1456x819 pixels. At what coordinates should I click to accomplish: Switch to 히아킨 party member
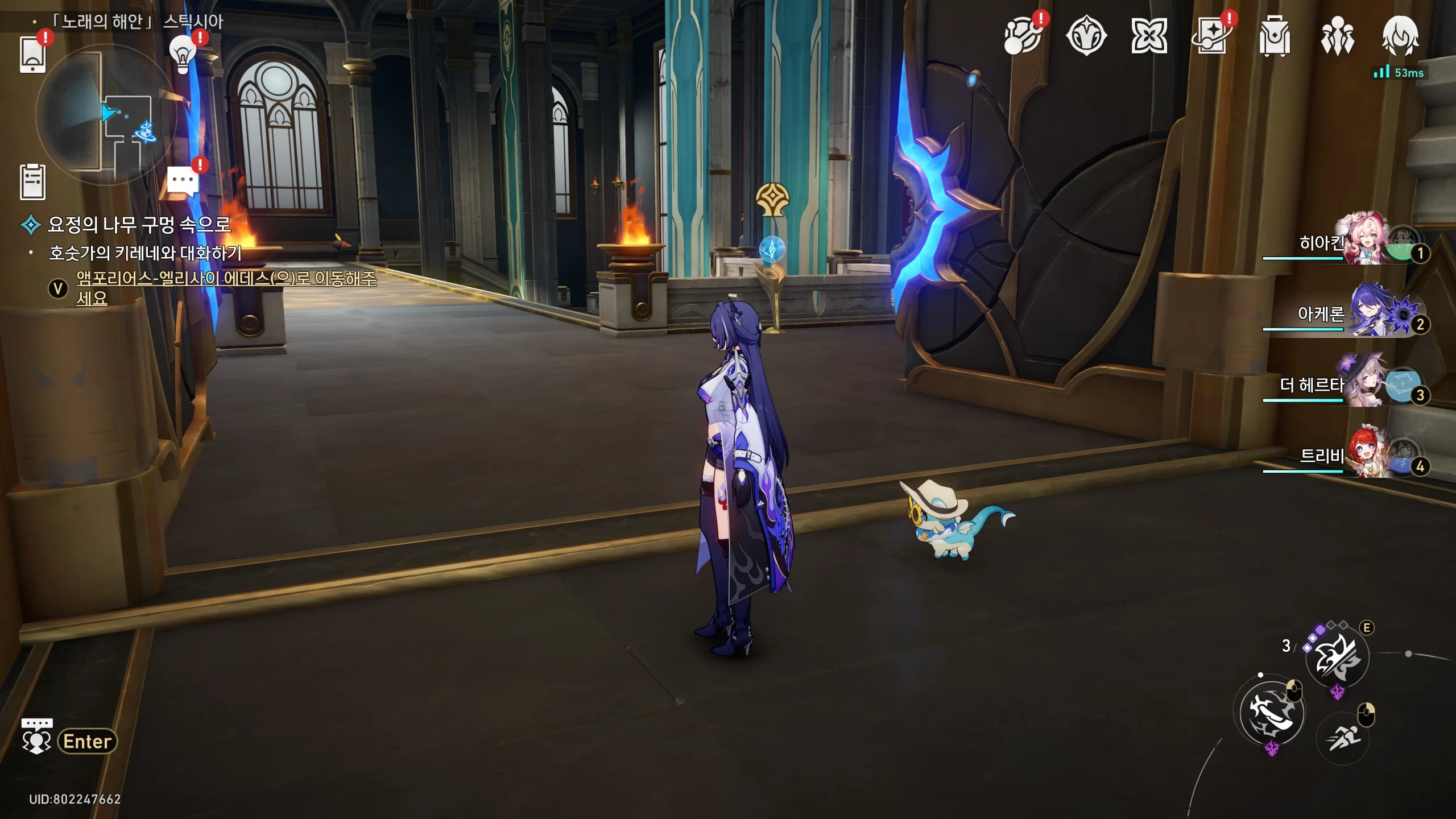pyautogui.click(x=1365, y=241)
